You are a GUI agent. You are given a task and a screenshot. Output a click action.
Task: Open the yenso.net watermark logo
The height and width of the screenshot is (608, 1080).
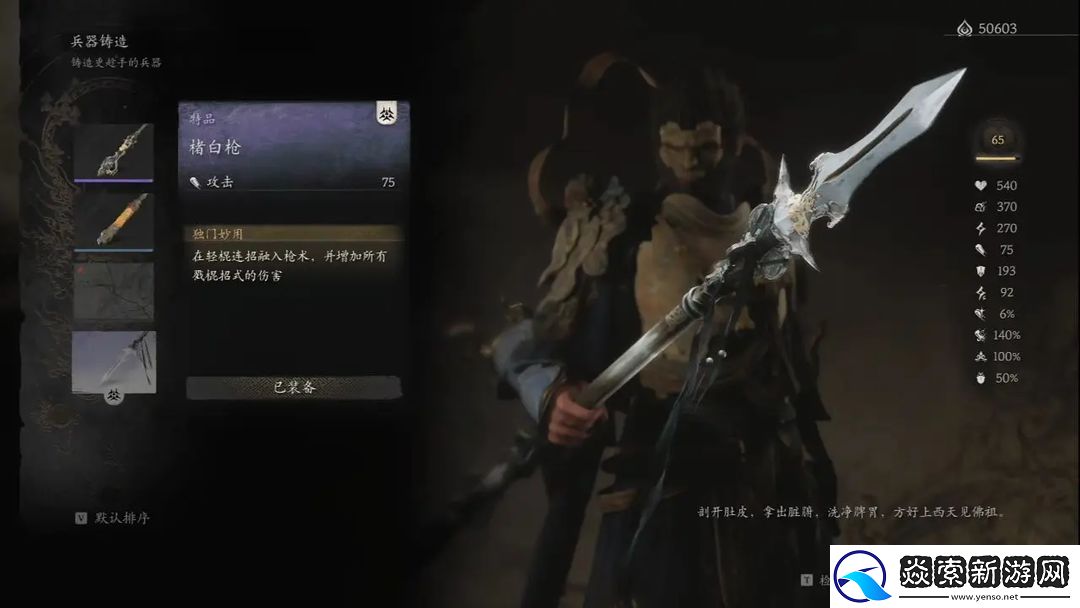(x=950, y=577)
